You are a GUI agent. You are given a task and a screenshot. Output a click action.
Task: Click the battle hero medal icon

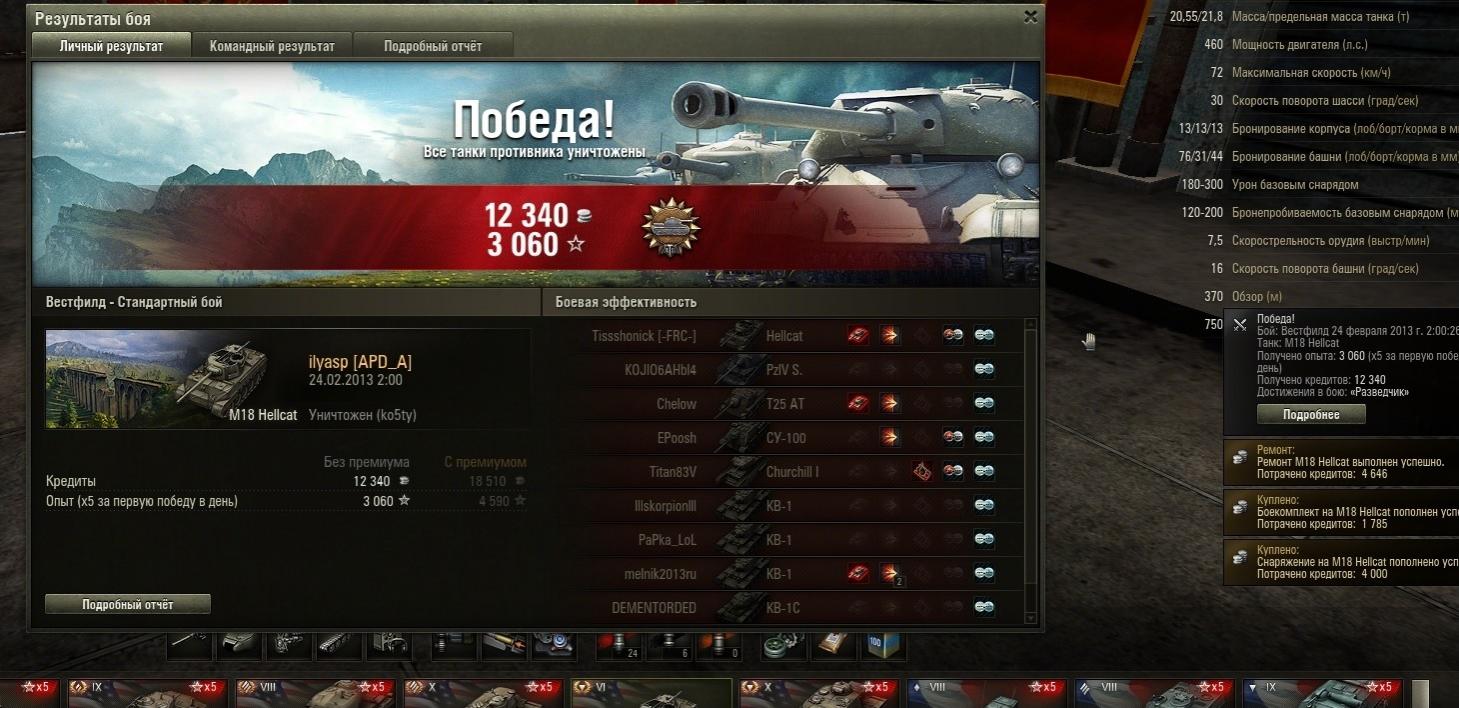671,228
